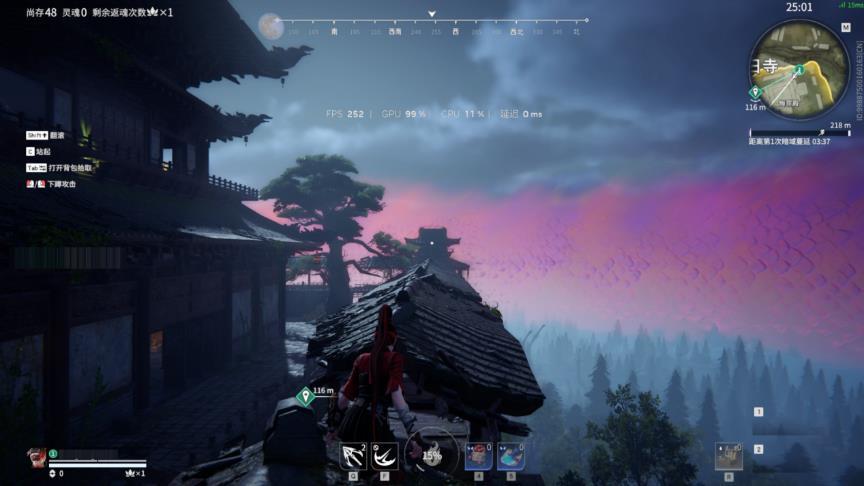Click the compass direction bar

(x=432, y=31)
